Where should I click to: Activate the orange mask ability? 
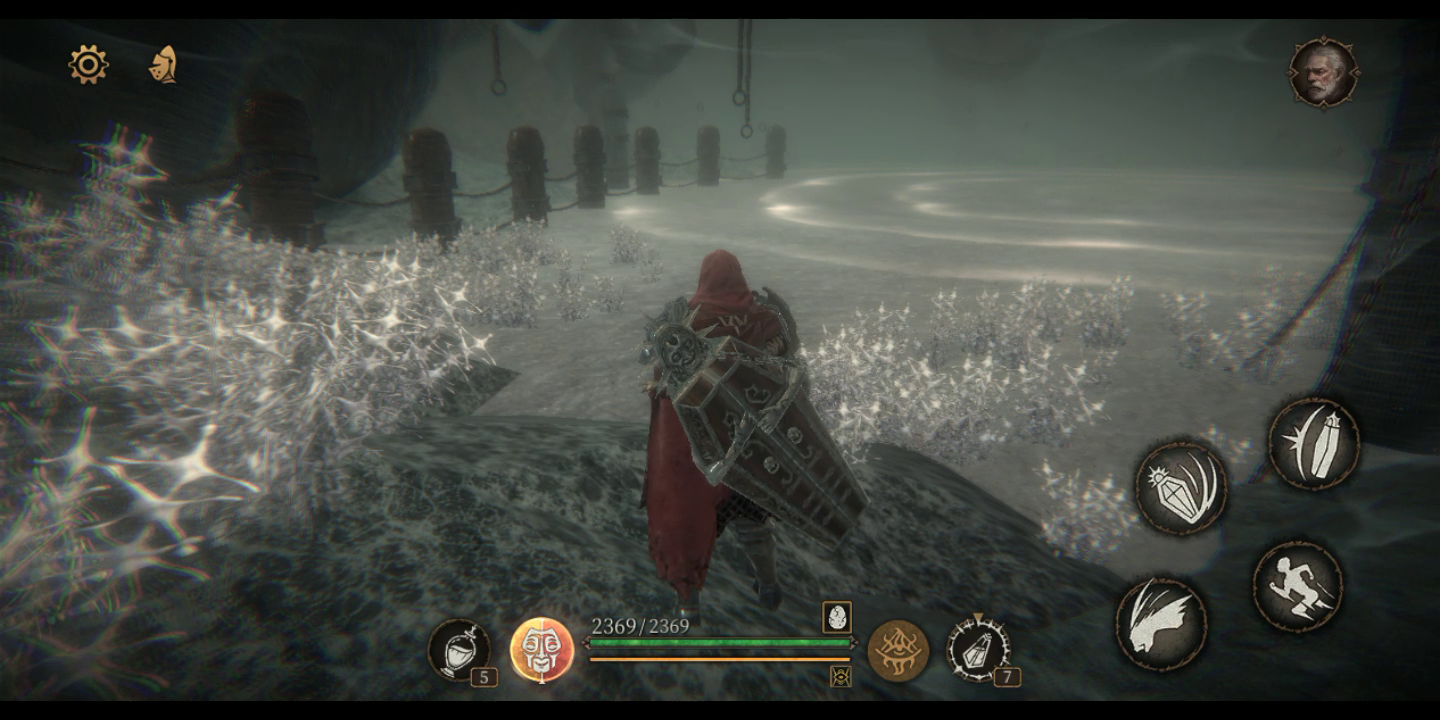click(541, 650)
